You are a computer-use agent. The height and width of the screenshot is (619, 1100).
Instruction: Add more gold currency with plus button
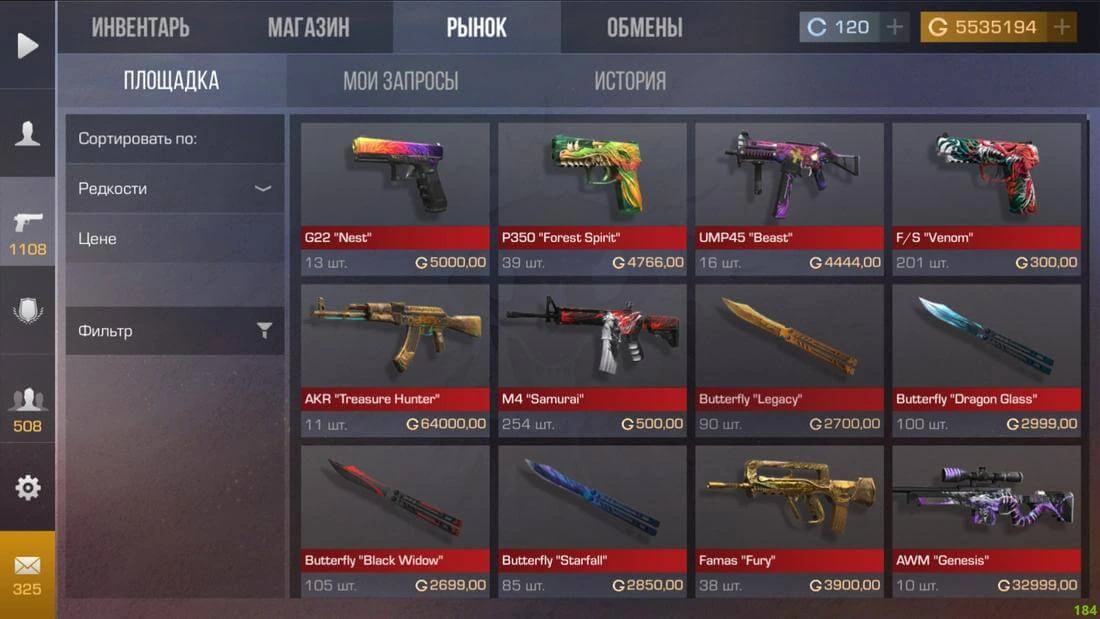click(x=1062, y=27)
